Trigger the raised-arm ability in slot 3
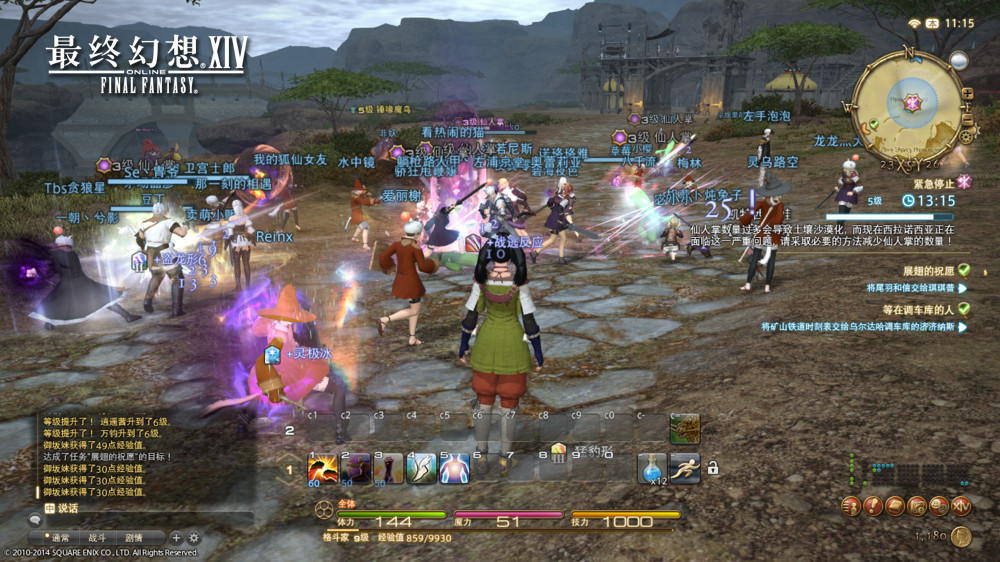1000x562 pixels. (x=389, y=468)
